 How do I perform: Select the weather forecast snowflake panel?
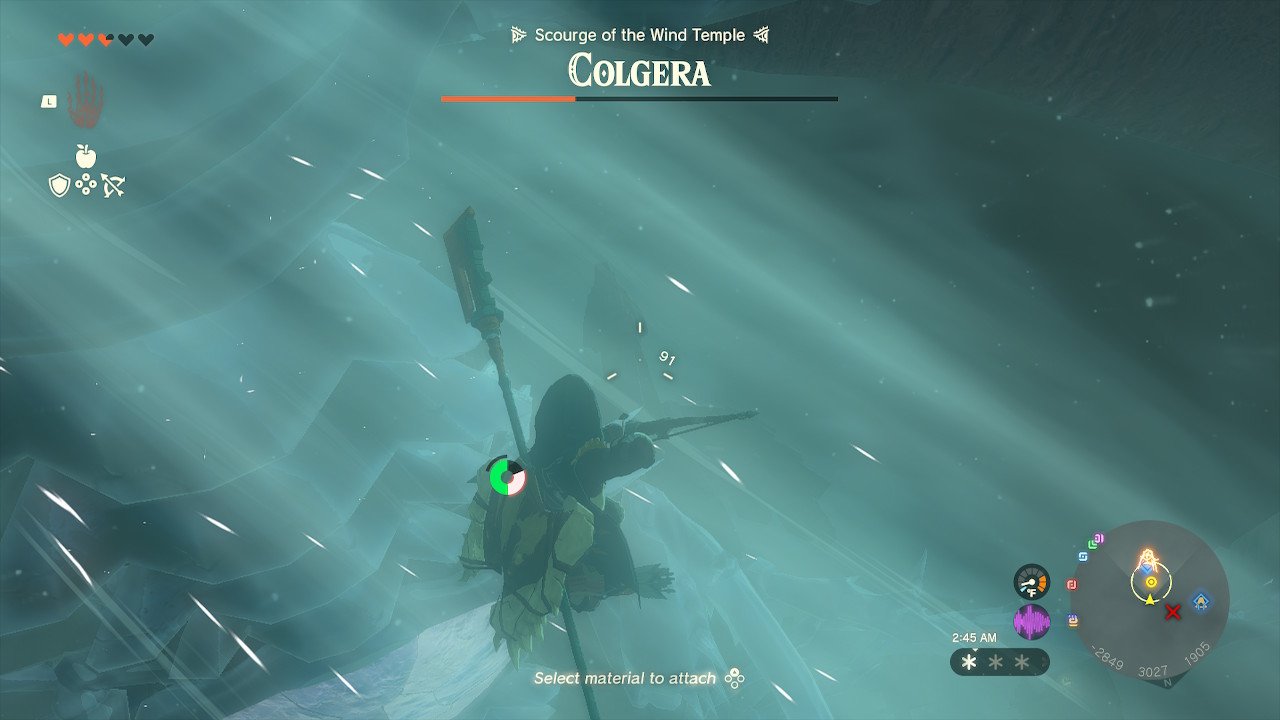[x=999, y=662]
